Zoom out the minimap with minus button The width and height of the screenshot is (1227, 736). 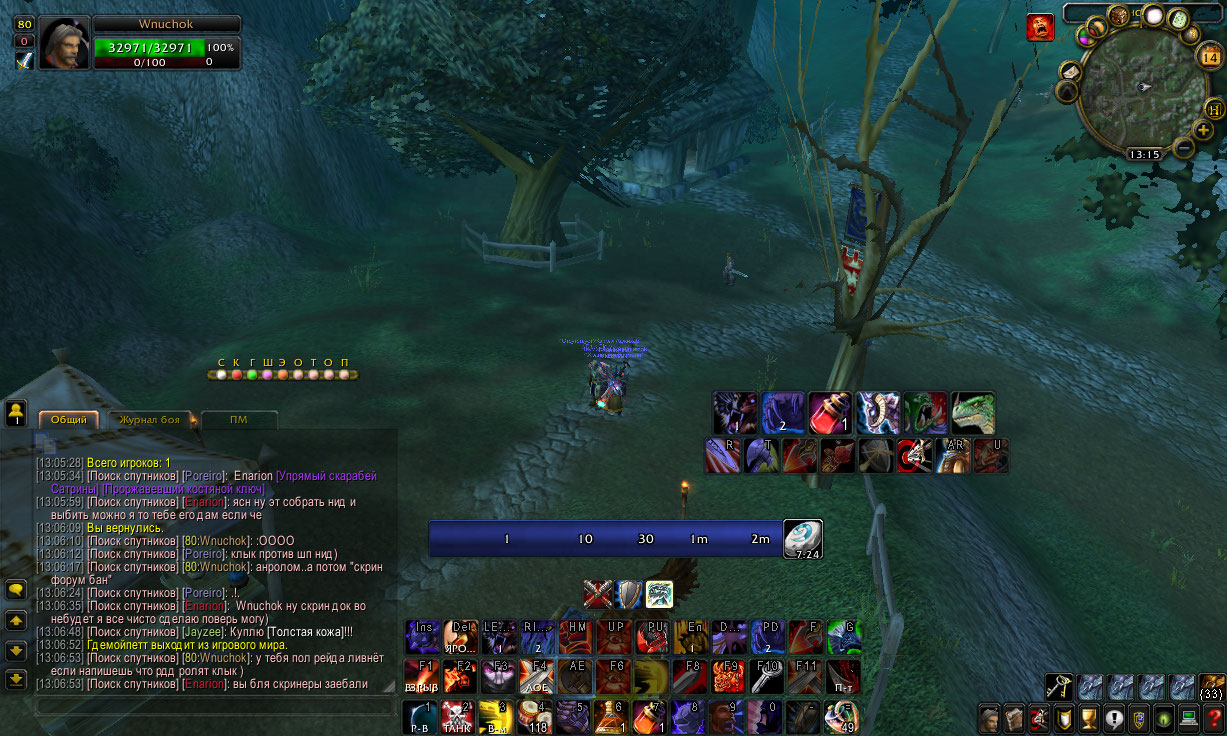[1184, 148]
